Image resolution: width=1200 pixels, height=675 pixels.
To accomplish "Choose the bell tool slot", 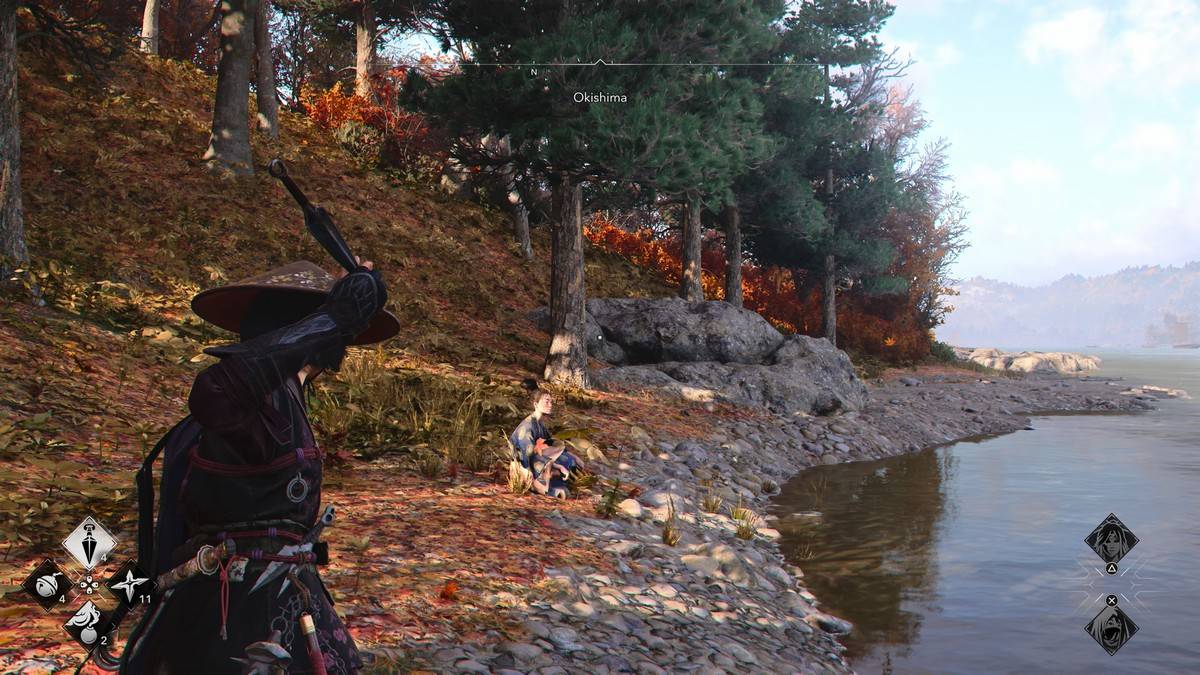I will 47,583.
